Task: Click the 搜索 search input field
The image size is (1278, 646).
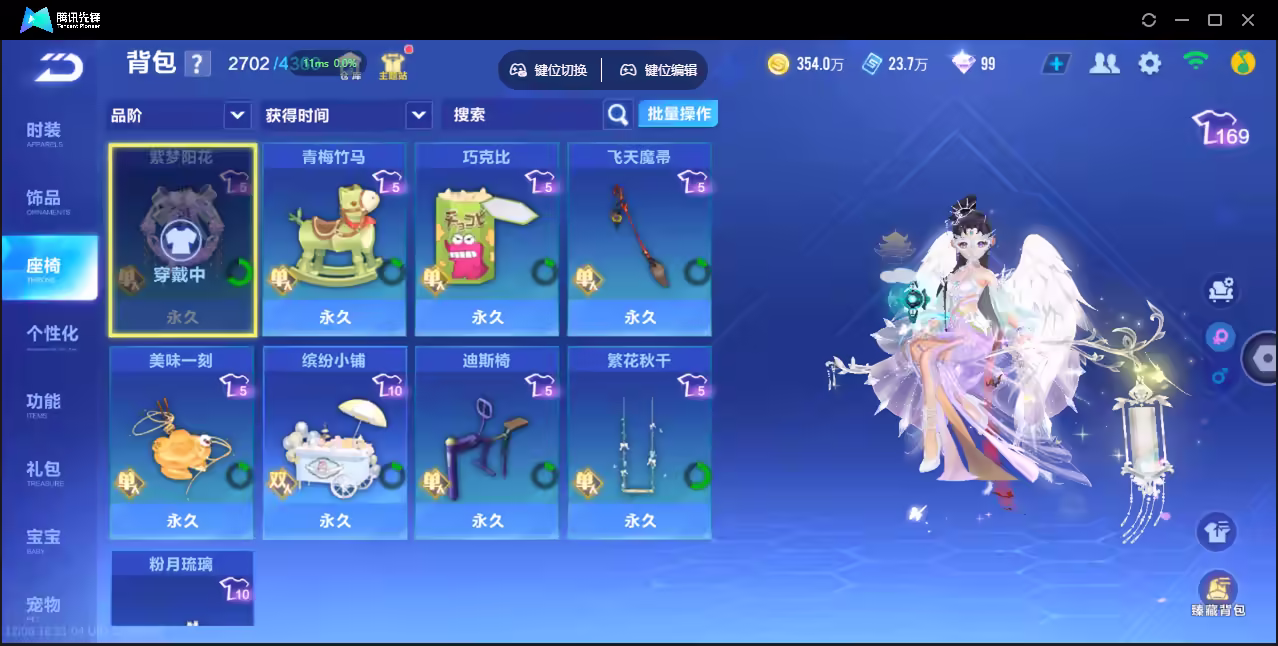Action: [522, 115]
